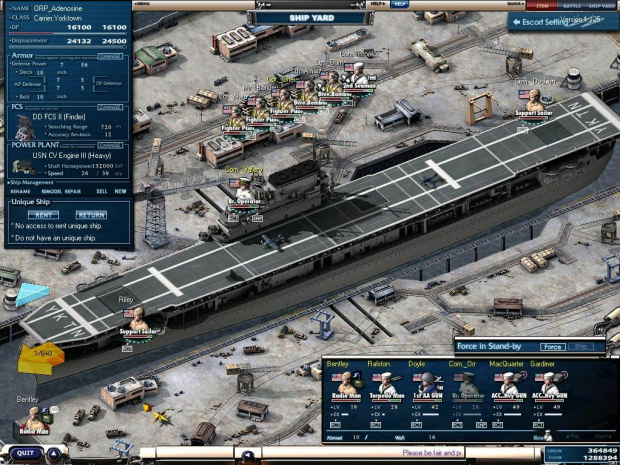Switch to the Item tab
Screen dimensions: 620x465
tap(543, 5)
